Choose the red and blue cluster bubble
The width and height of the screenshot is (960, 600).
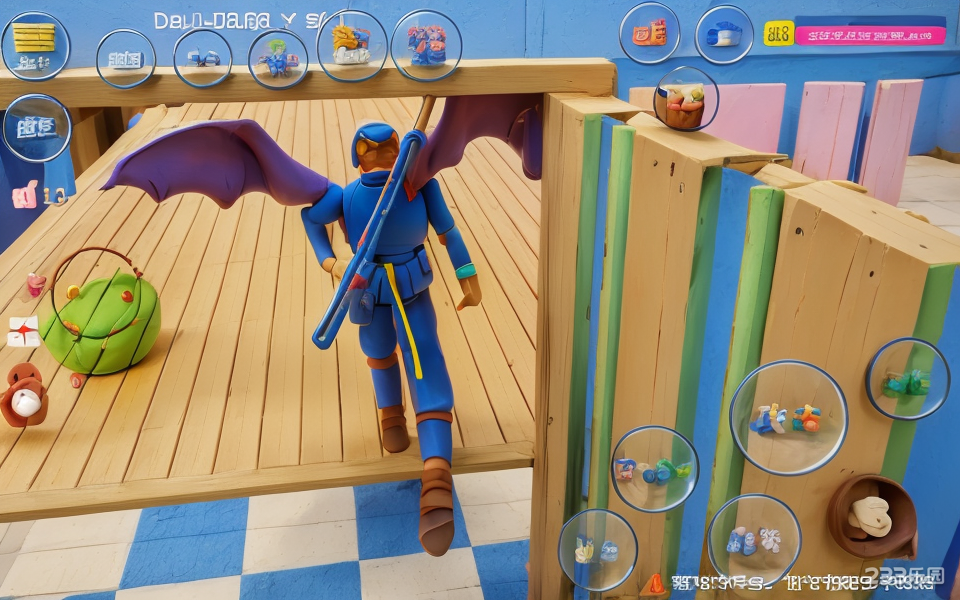pyautogui.click(x=426, y=45)
